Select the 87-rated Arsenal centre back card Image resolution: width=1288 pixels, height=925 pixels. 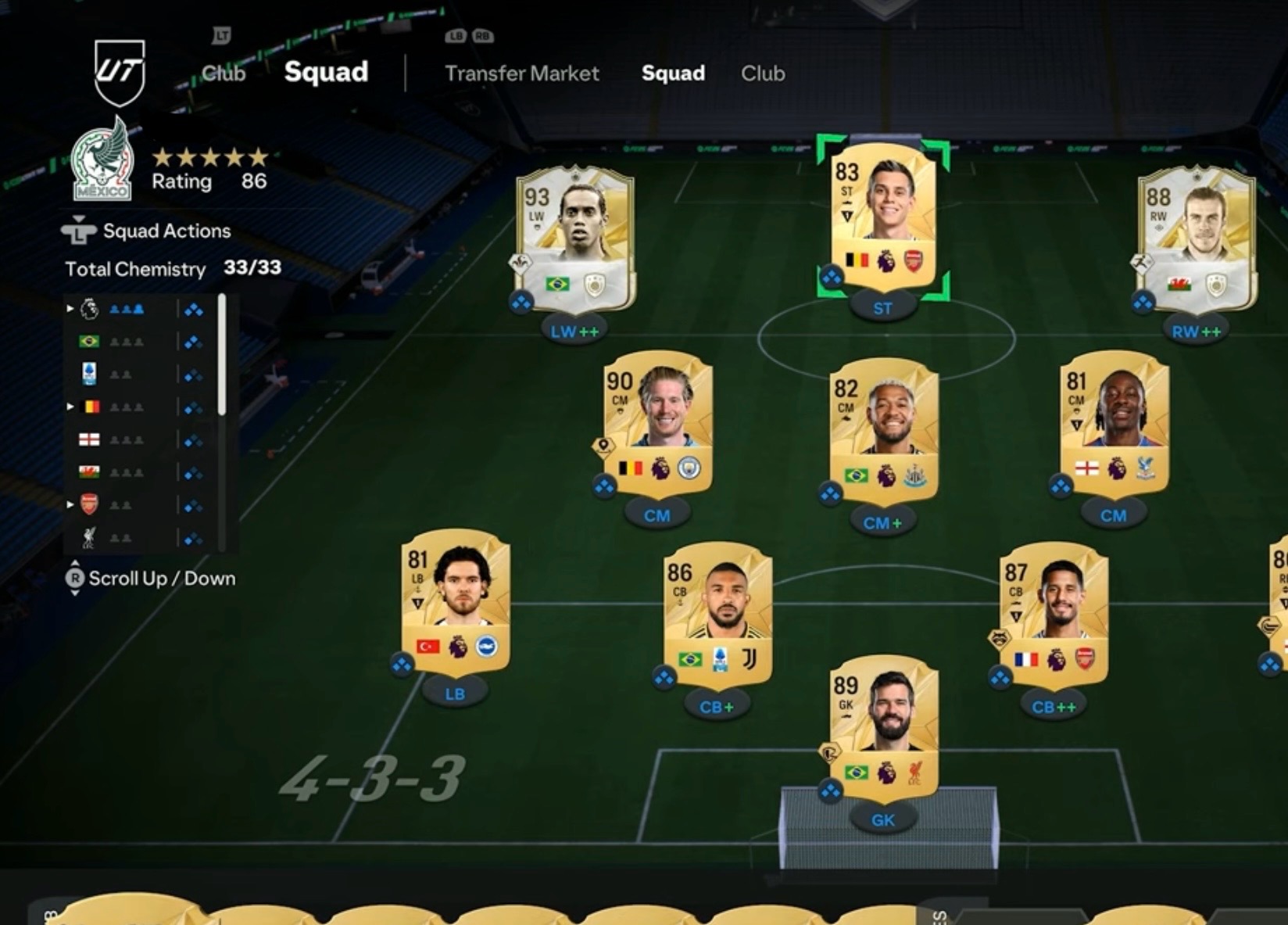1054,615
